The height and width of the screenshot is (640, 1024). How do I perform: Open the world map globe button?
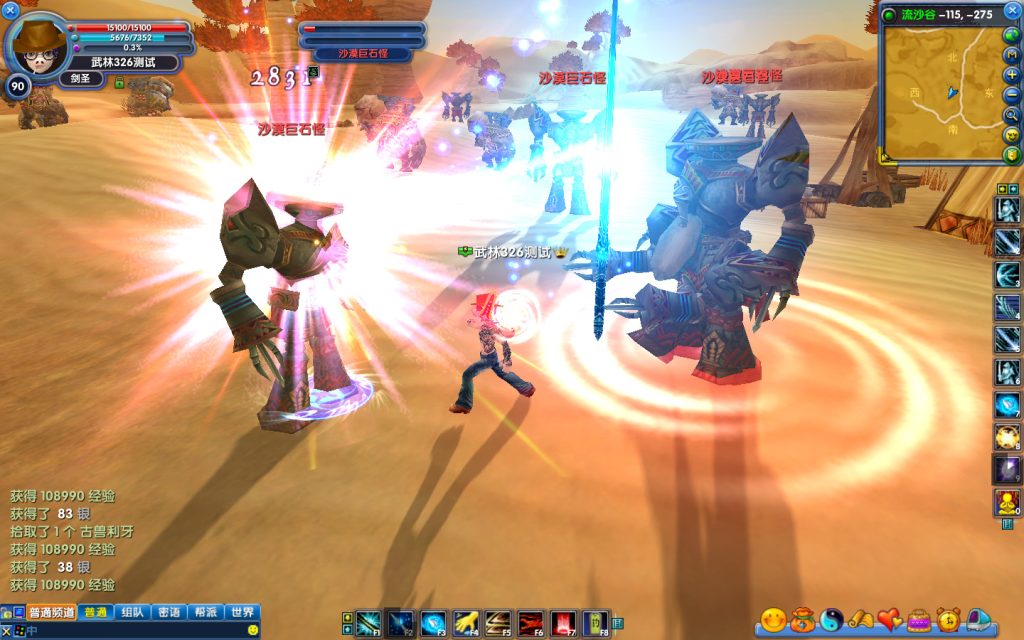click(x=1012, y=36)
